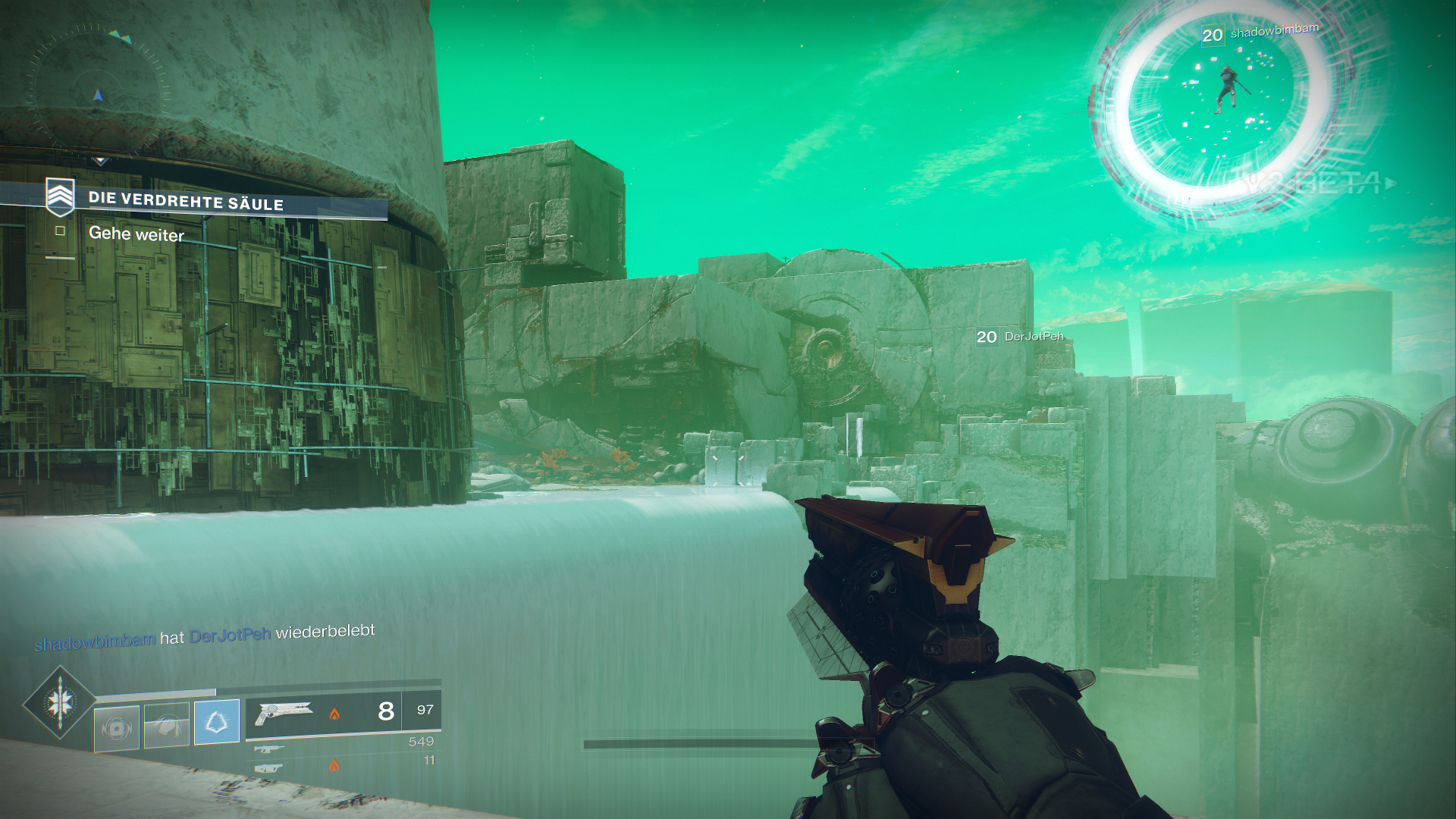
Task: Select the "Gehe weiter" objective step
Action: tap(136, 234)
